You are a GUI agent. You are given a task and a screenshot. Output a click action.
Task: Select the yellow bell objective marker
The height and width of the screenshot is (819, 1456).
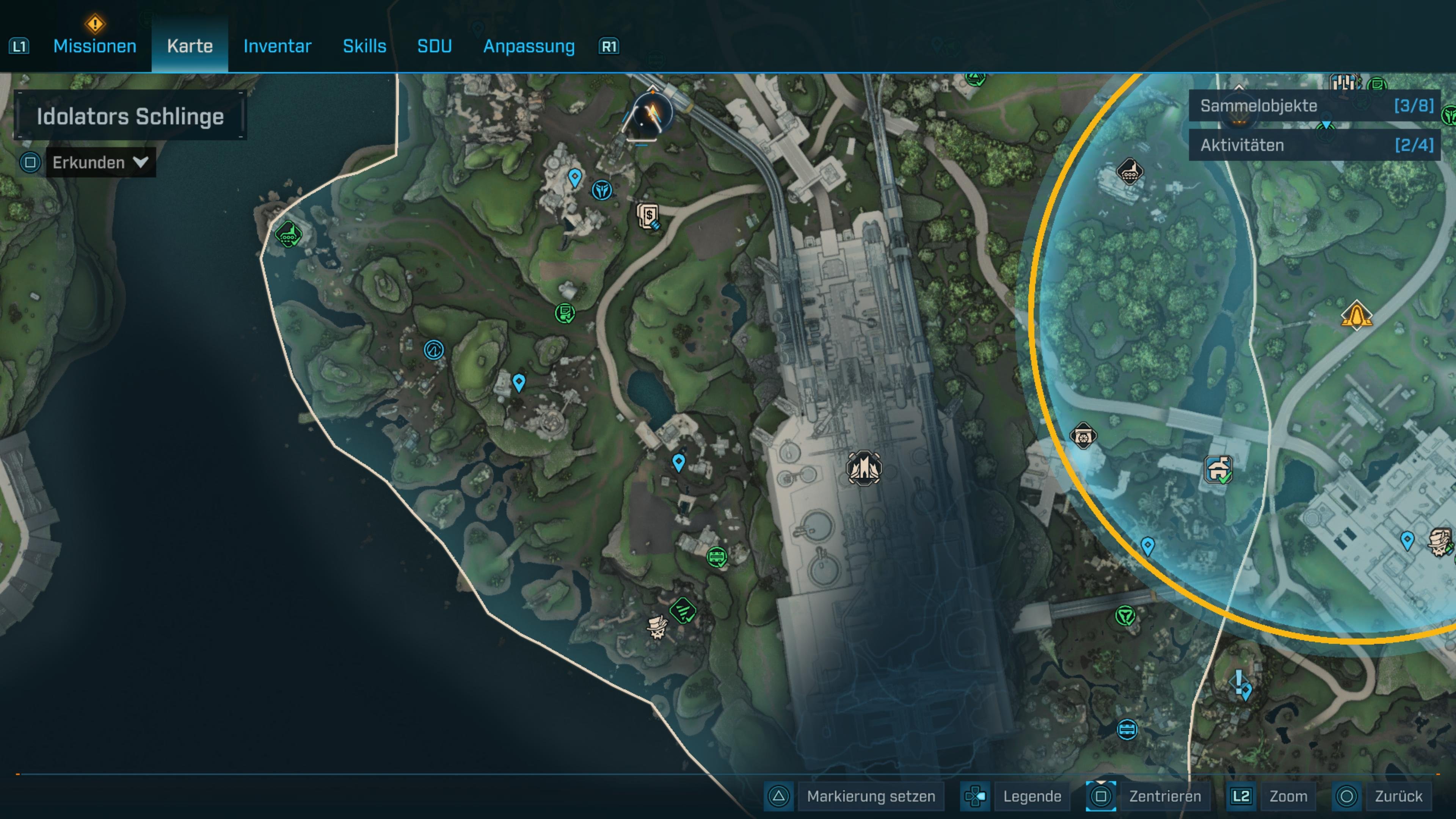[x=1356, y=315]
